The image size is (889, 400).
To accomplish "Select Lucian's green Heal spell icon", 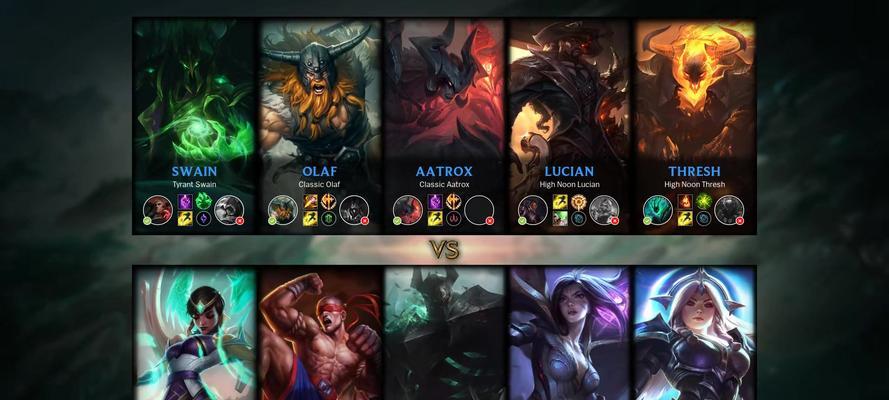I will [560, 218].
